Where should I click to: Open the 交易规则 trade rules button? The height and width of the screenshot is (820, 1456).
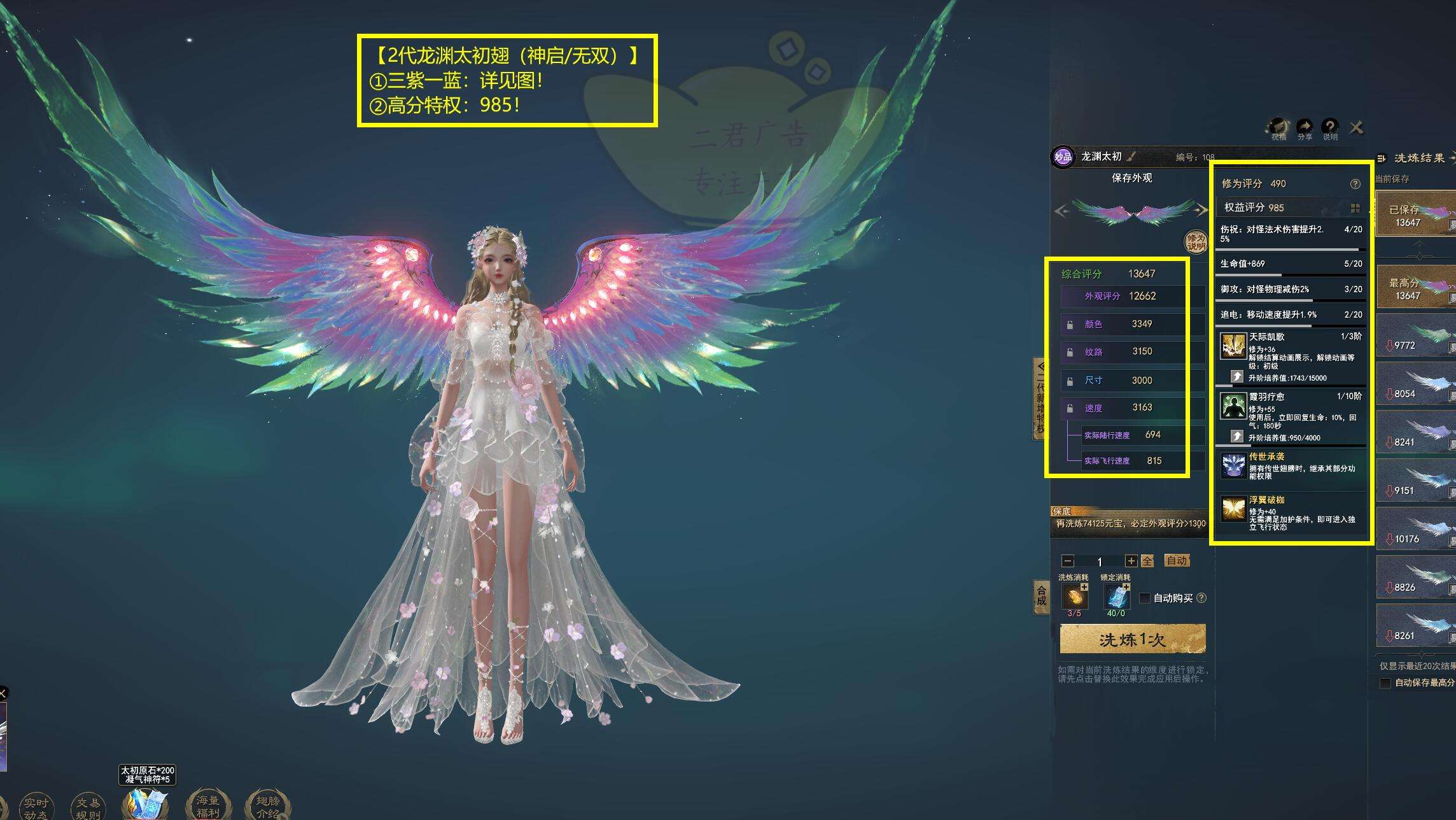click(x=88, y=807)
